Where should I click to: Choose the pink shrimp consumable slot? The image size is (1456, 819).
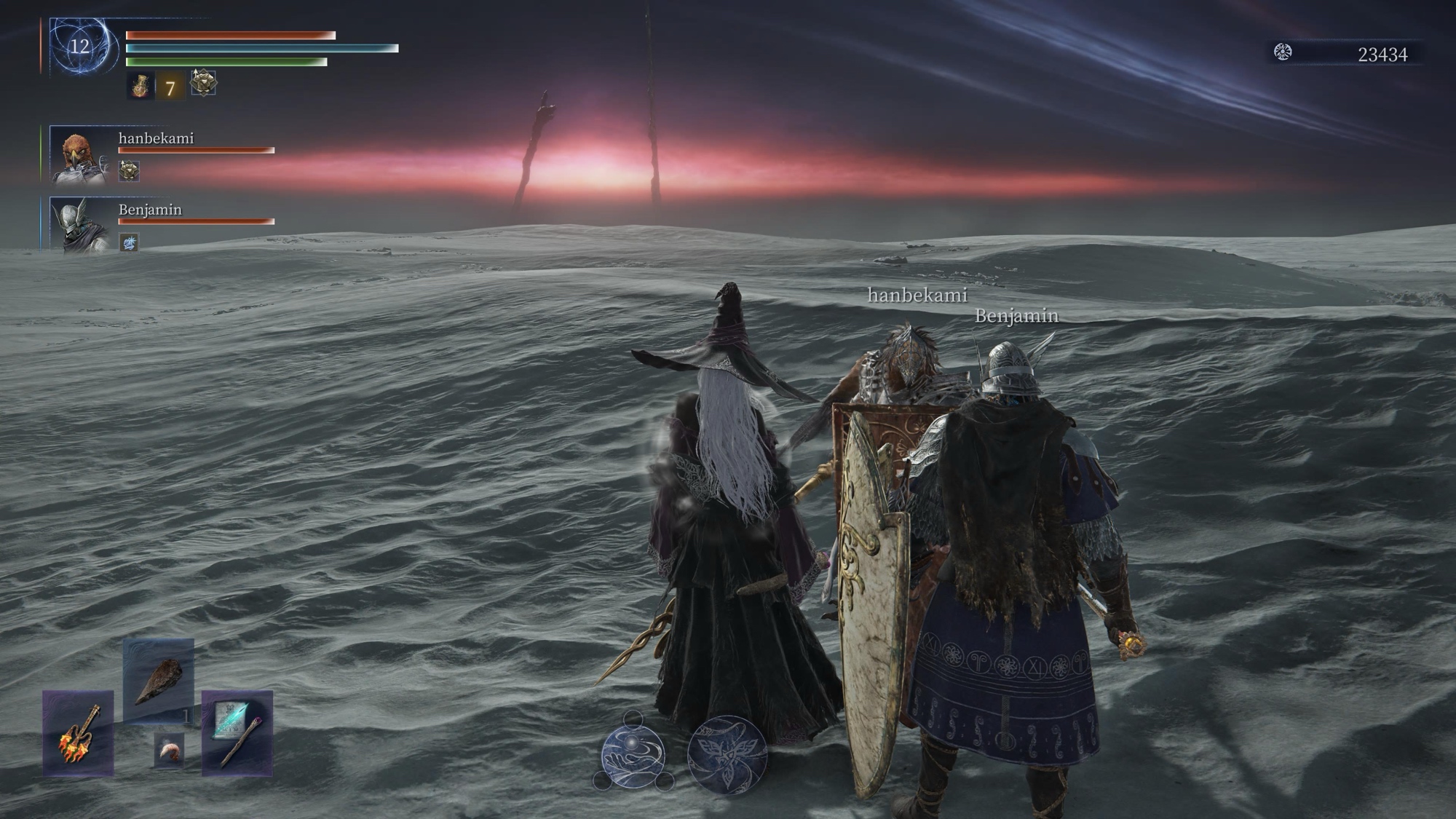169,751
